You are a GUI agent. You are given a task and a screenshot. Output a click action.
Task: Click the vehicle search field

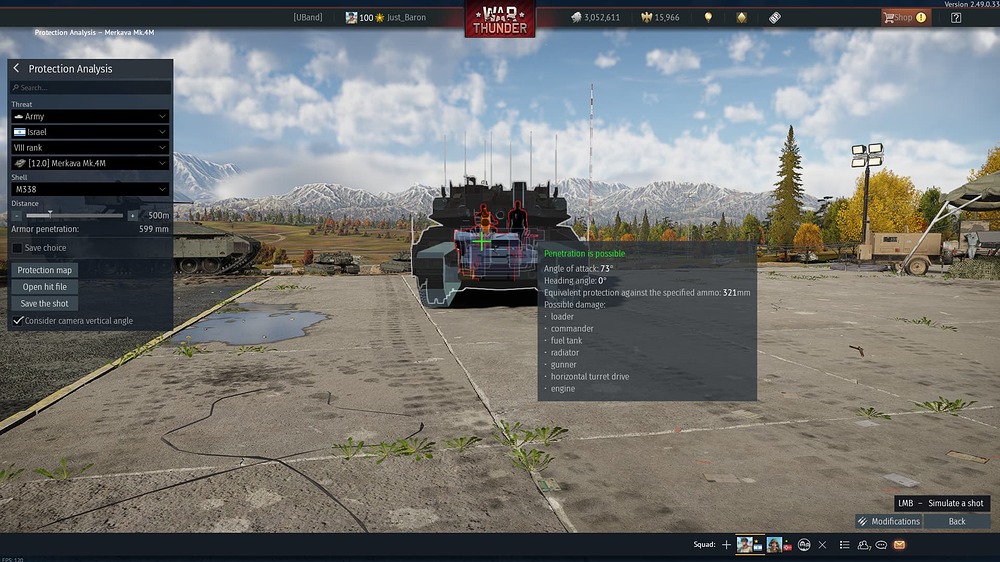(90, 88)
